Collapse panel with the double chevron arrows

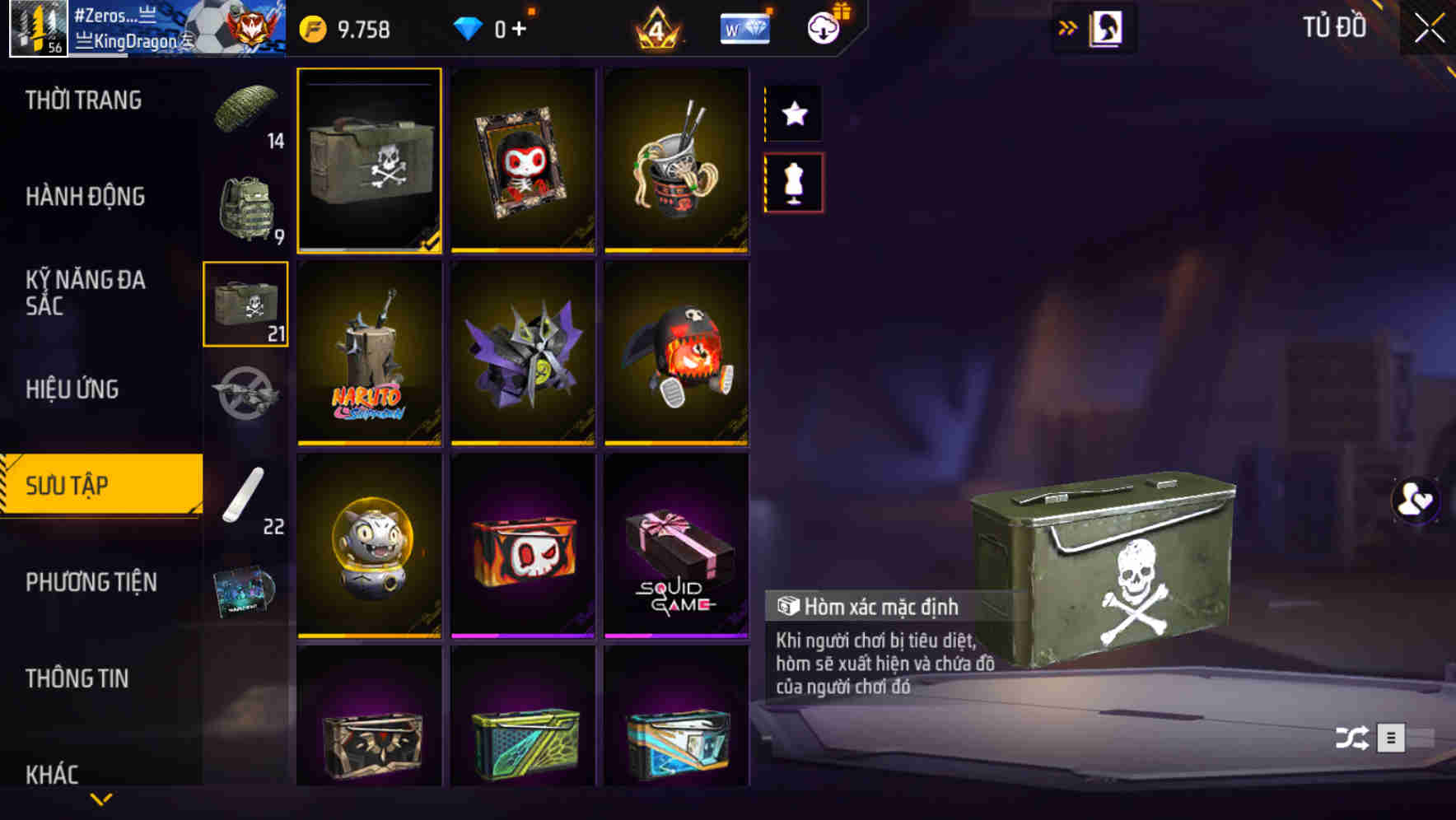click(x=1068, y=26)
